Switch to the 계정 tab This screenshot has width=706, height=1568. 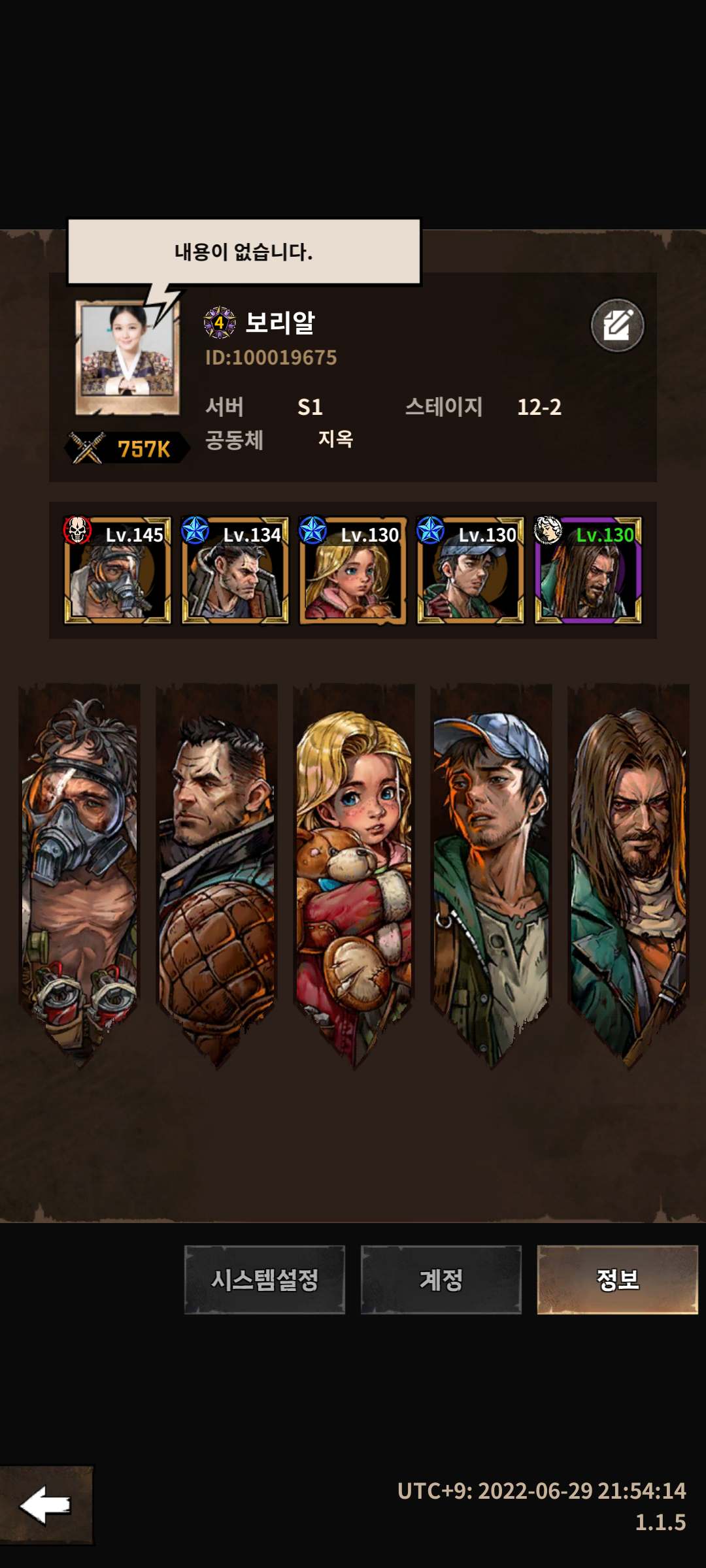pyautogui.click(x=441, y=1279)
